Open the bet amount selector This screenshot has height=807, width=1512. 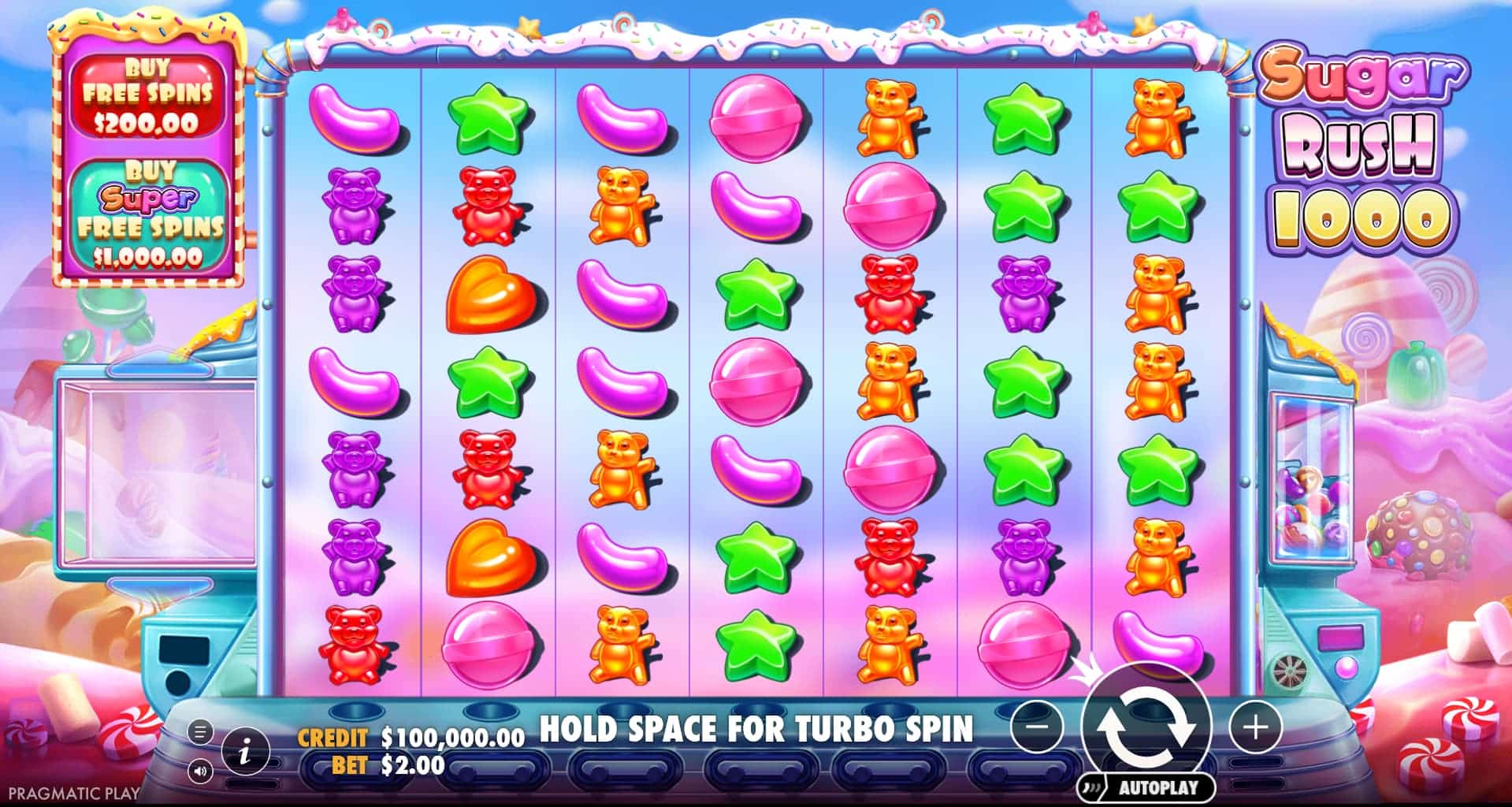(408, 762)
